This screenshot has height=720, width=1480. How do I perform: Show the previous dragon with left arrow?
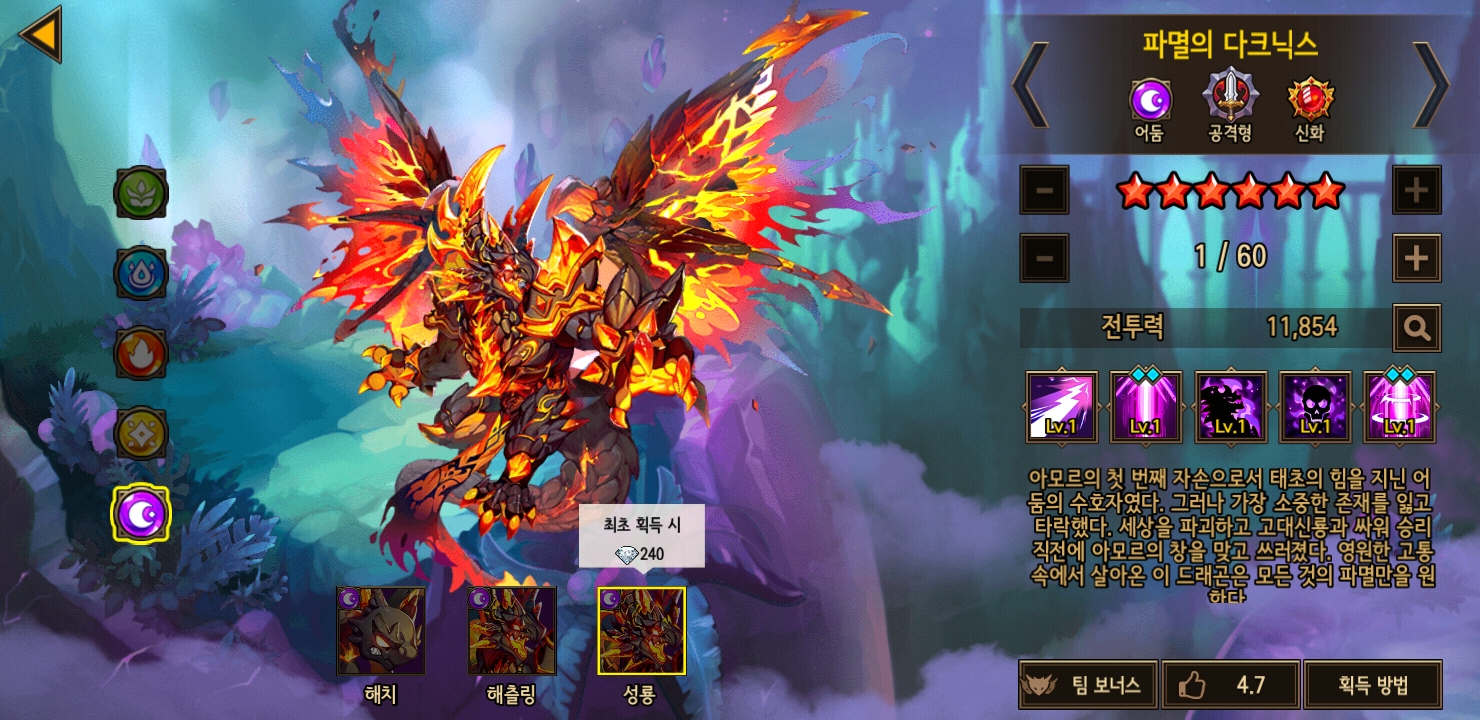(x=1030, y=85)
